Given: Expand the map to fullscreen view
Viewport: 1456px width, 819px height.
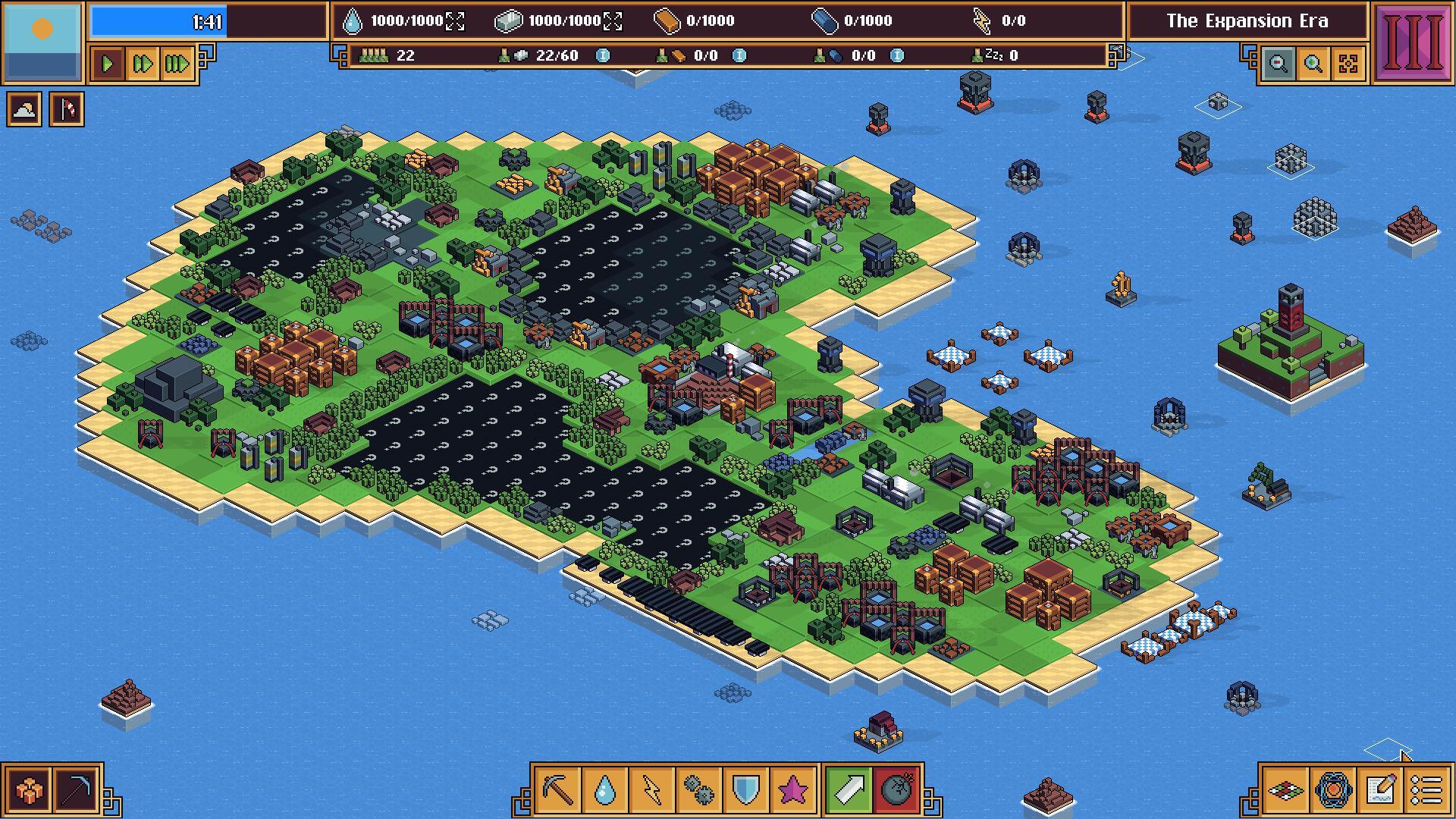Looking at the screenshot, I should click(1348, 64).
